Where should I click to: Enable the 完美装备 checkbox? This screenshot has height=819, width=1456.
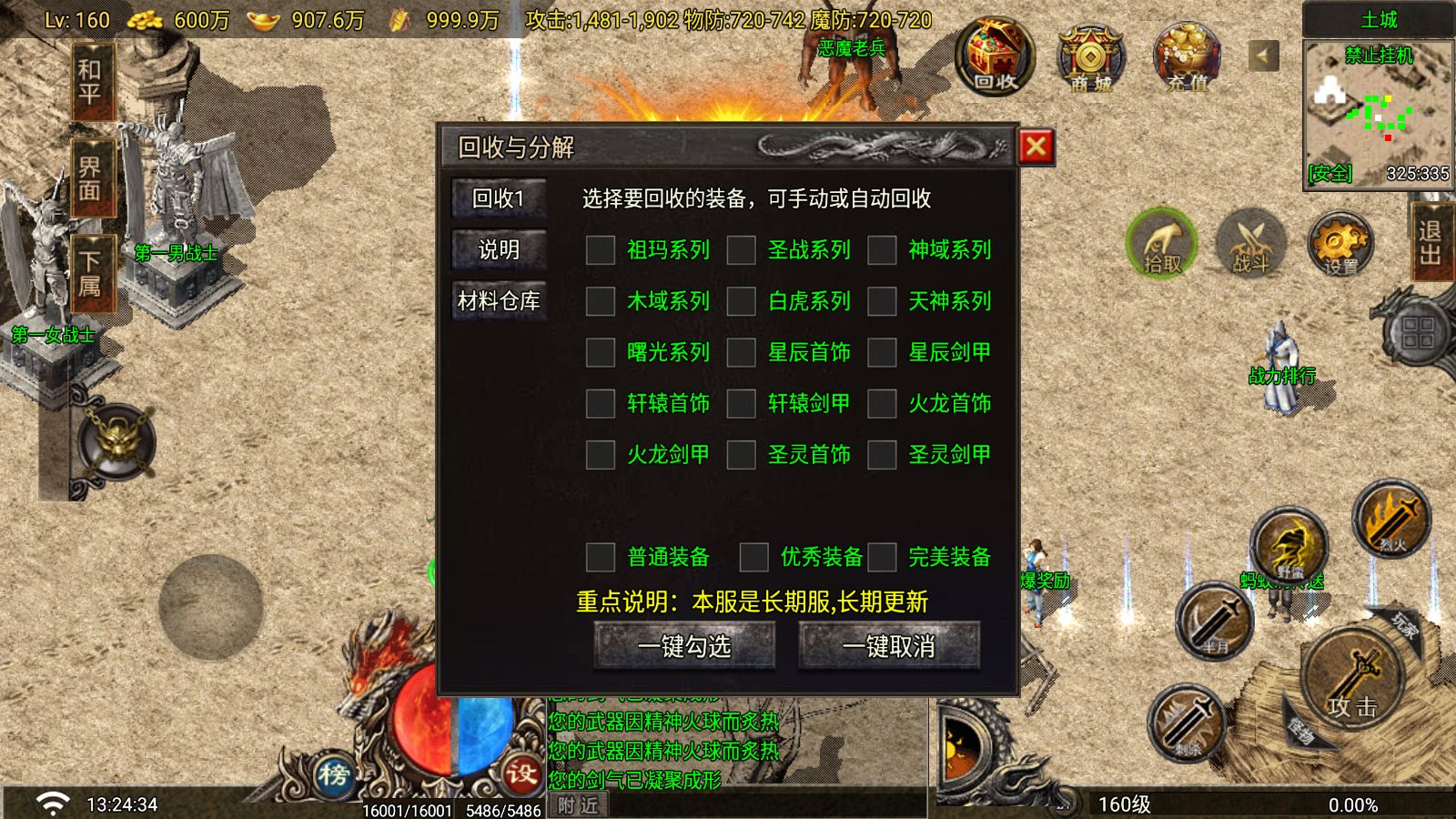tap(881, 557)
